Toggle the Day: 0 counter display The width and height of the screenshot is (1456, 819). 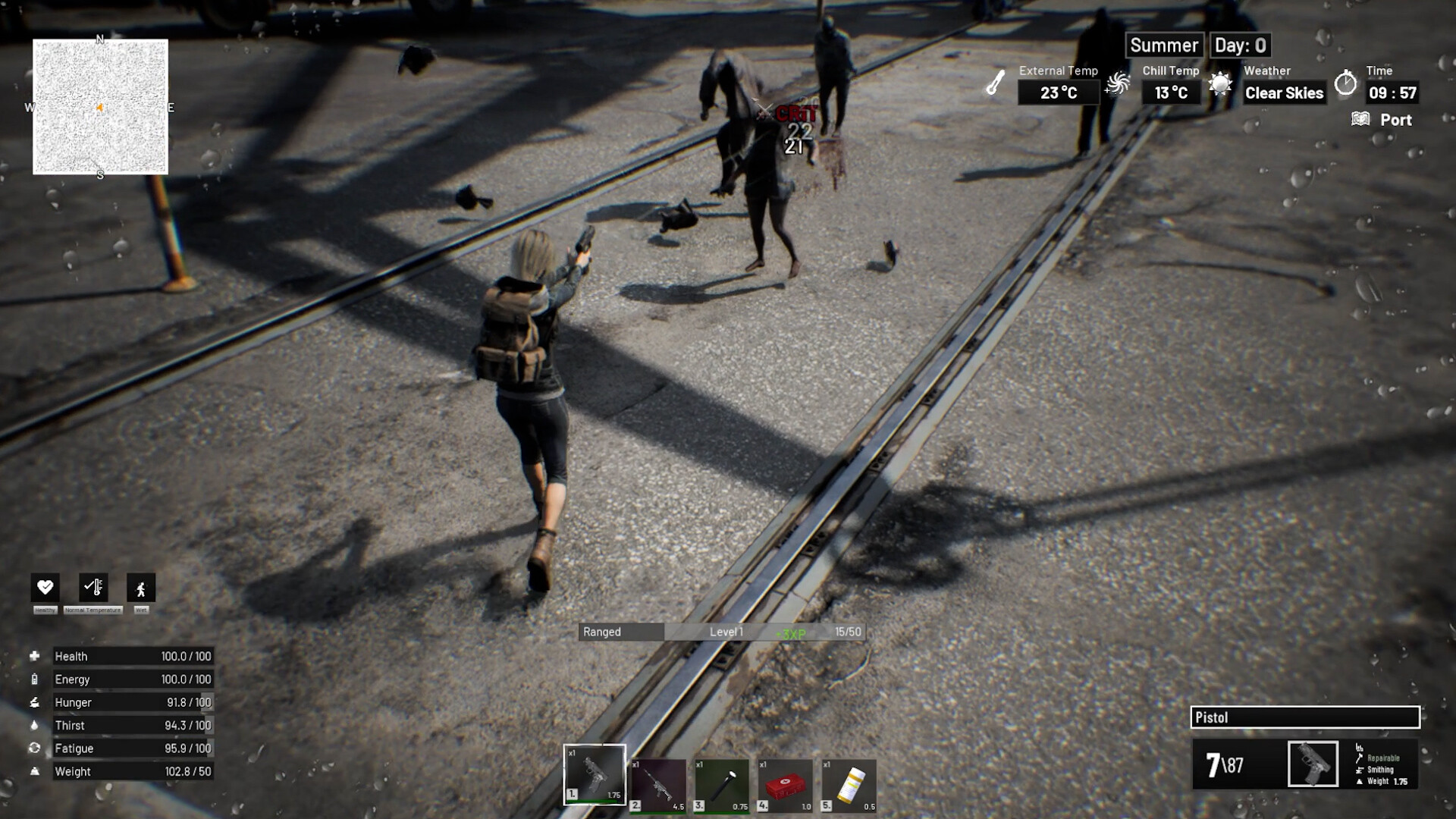(x=1239, y=45)
